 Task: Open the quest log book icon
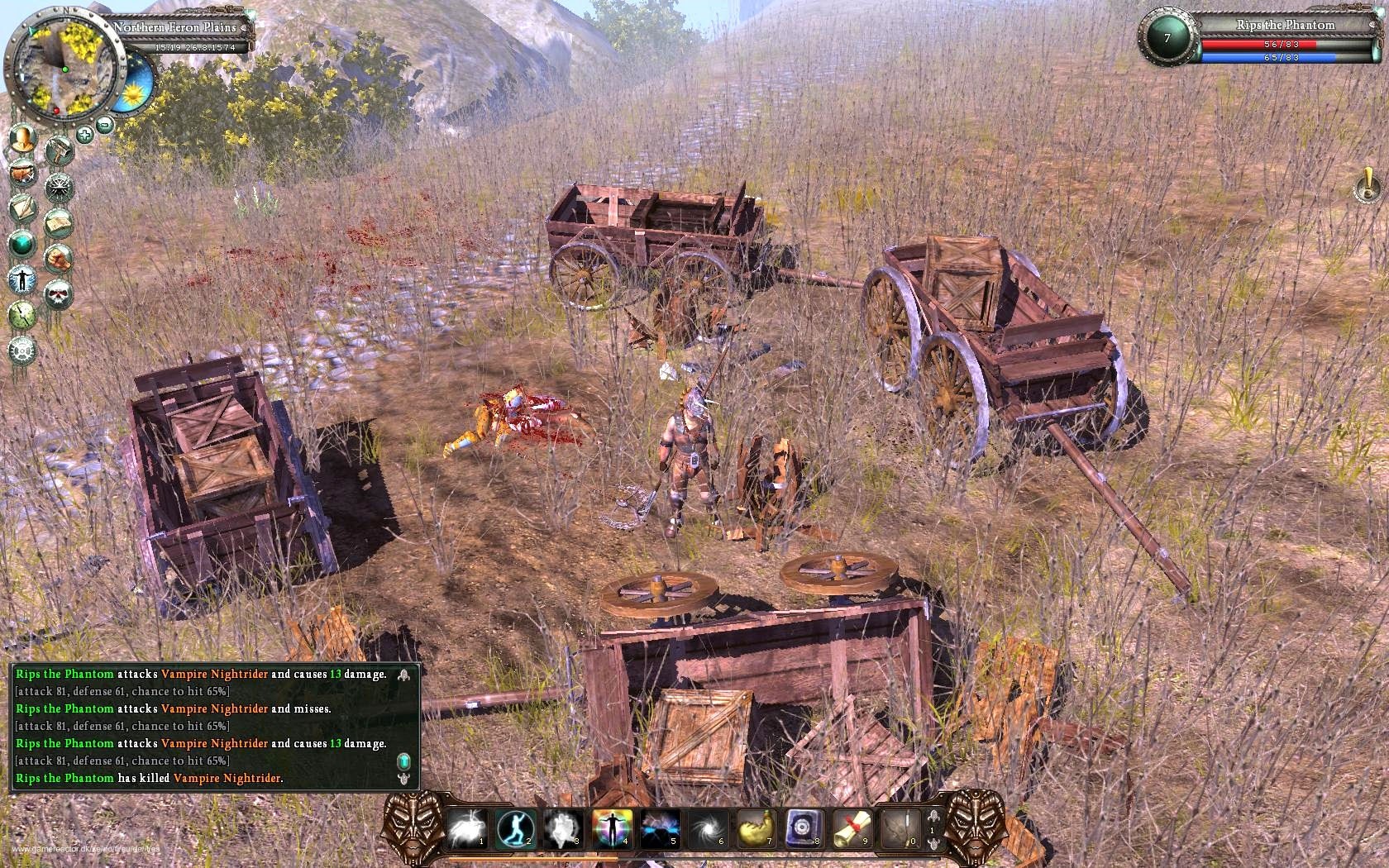59,222
